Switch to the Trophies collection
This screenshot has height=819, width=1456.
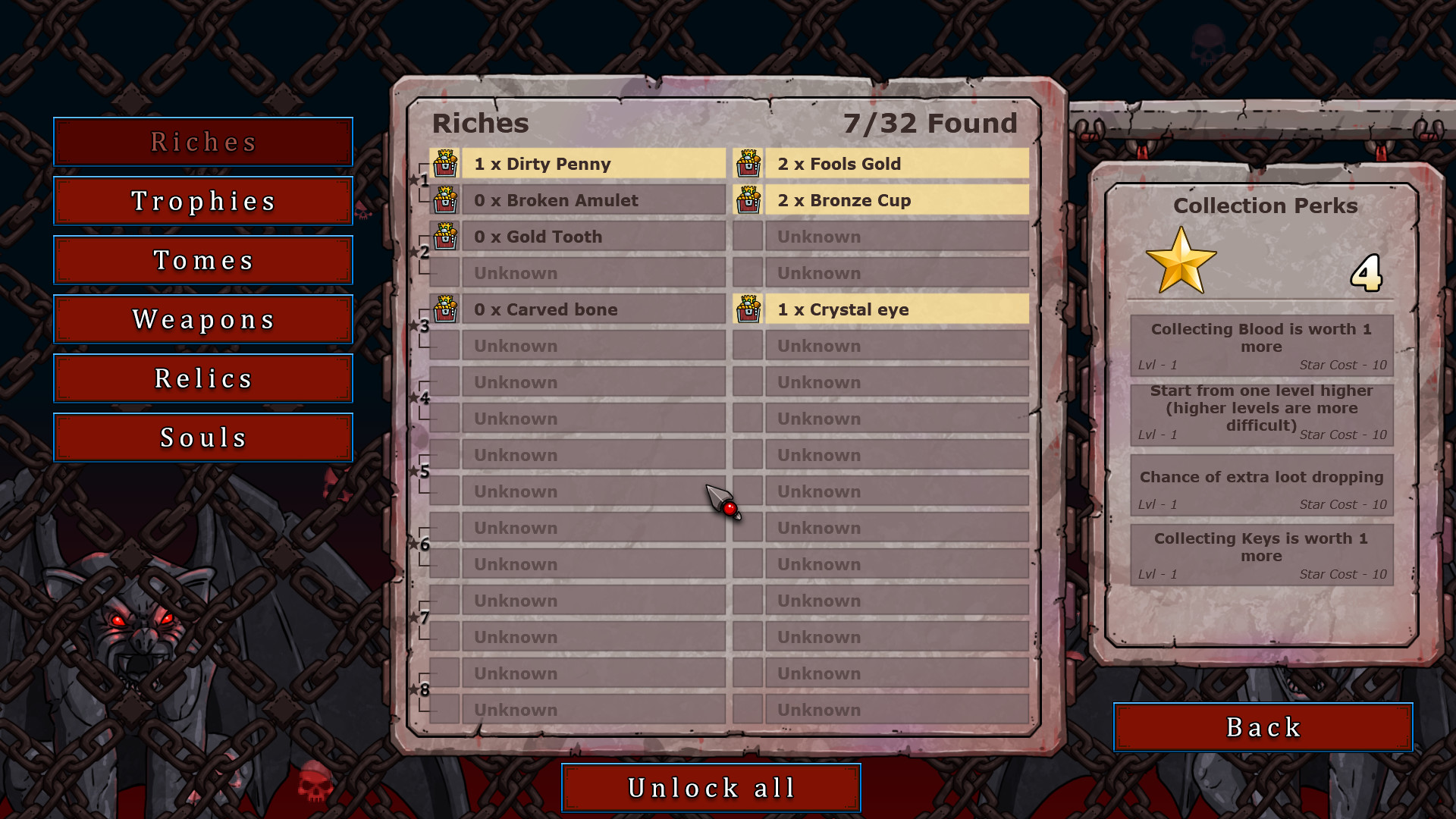(x=202, y=201)
